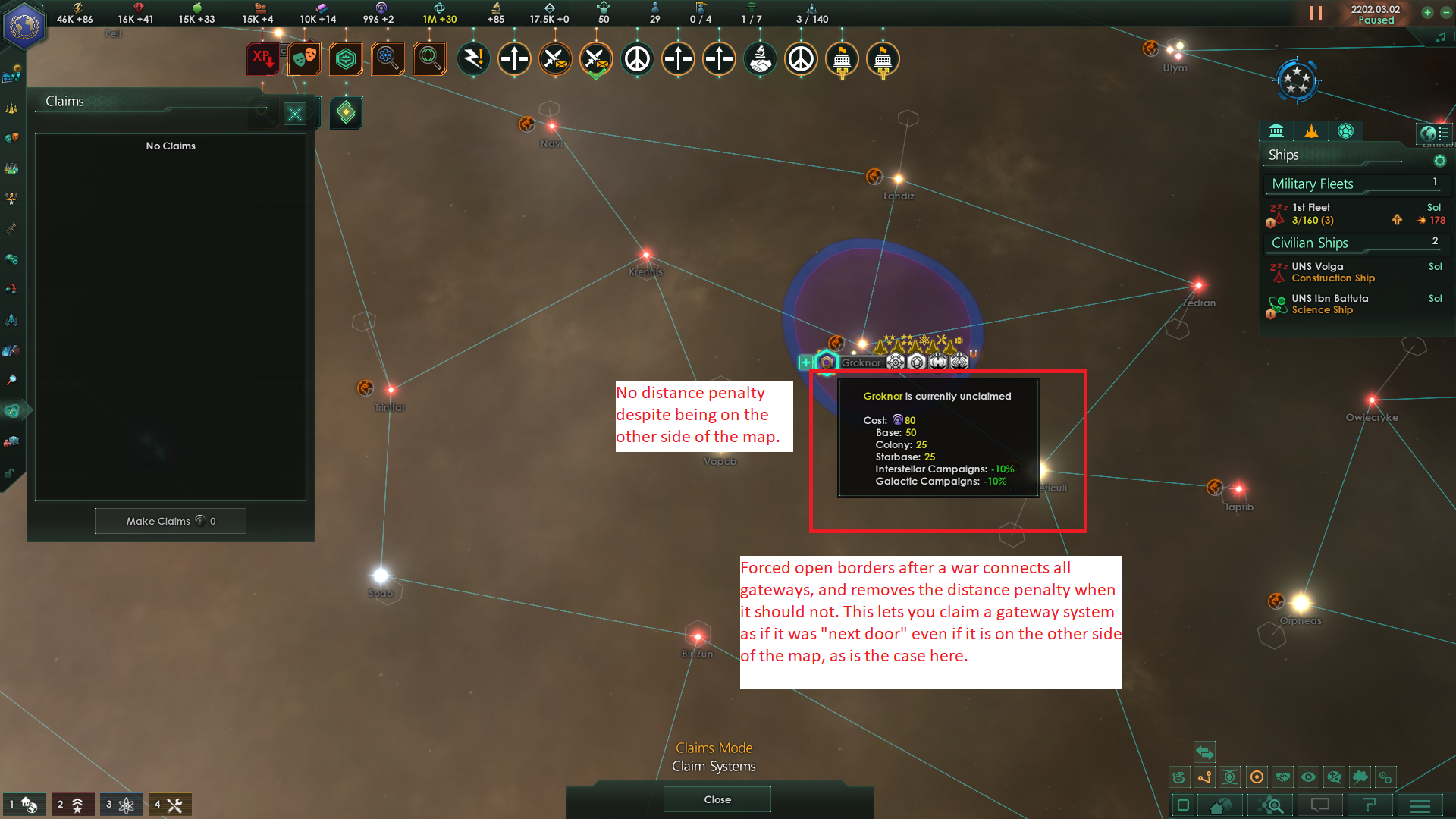Toggle the hyperlane map mode icon
The image size is (1456, 819).
point(1204,777)
